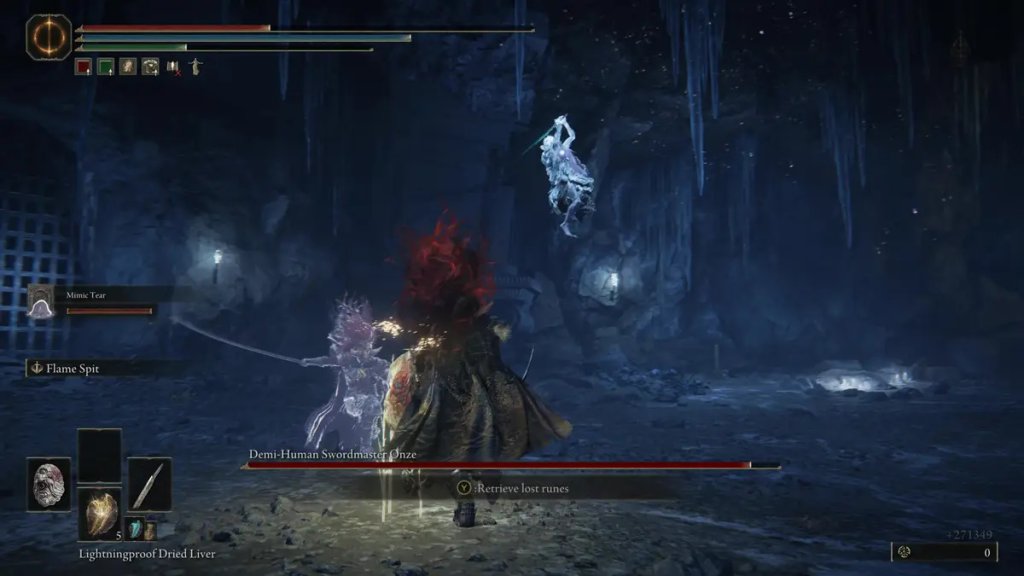Select the right-hand sword weapon slot
The width and height of the screenshot is (1024, 576).
pyautogui.click(x=149, y=484)
